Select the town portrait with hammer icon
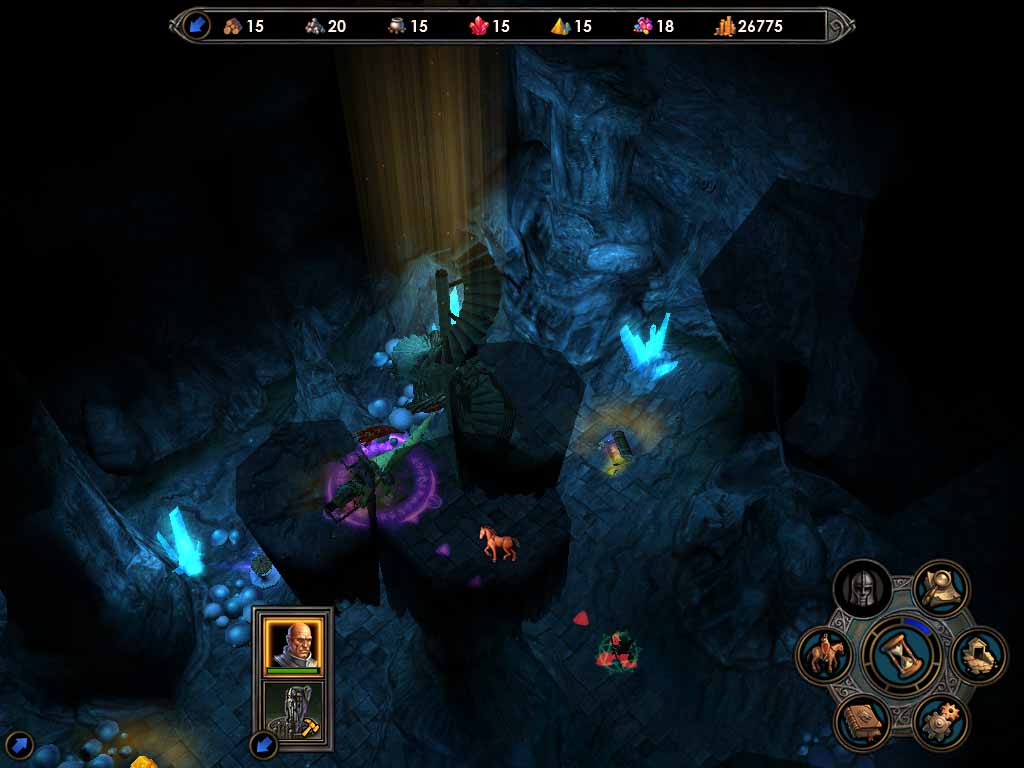 click(292, 712)
